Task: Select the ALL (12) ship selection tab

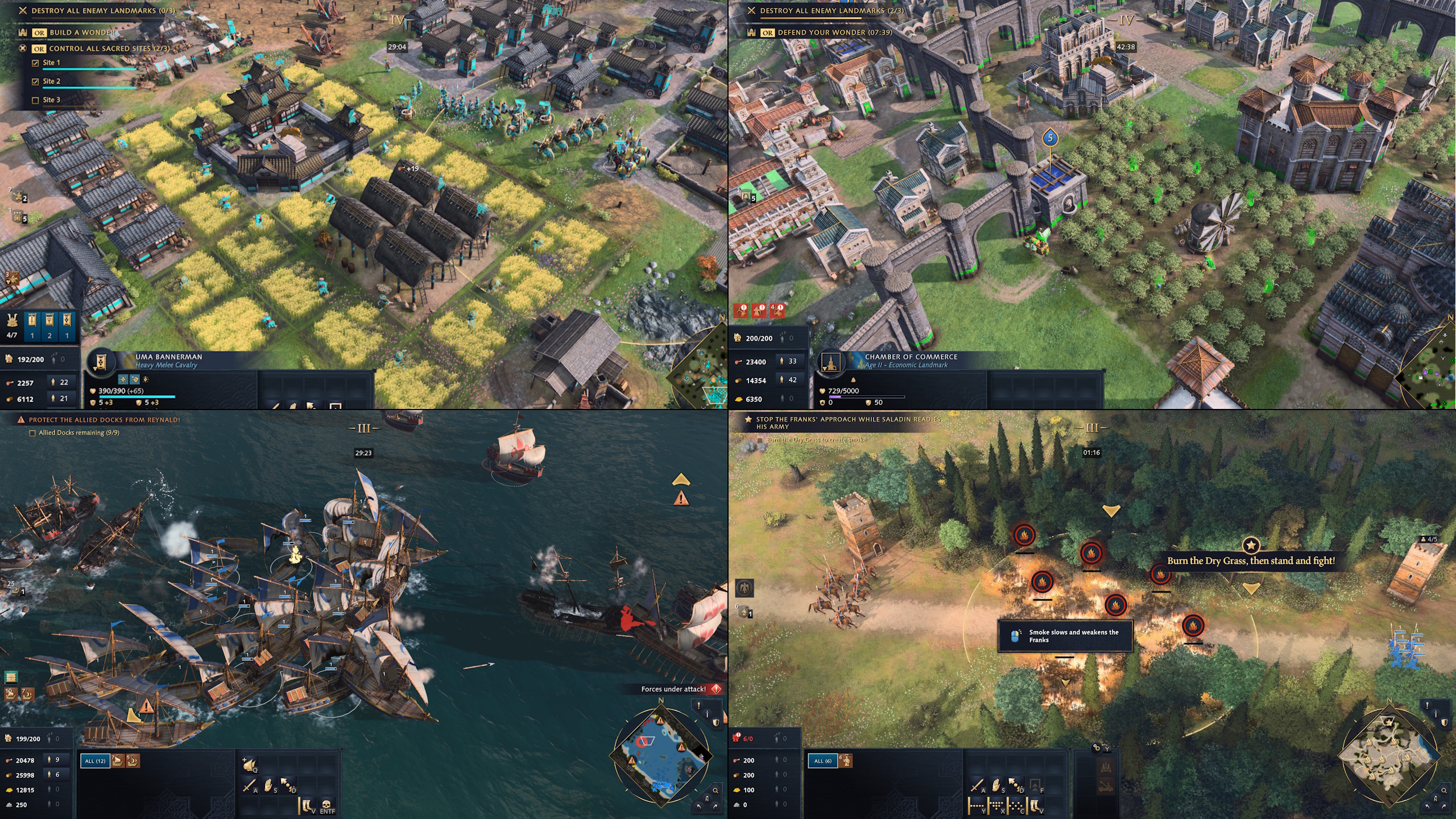Action: pyautogui.click(x=96, y=761)
